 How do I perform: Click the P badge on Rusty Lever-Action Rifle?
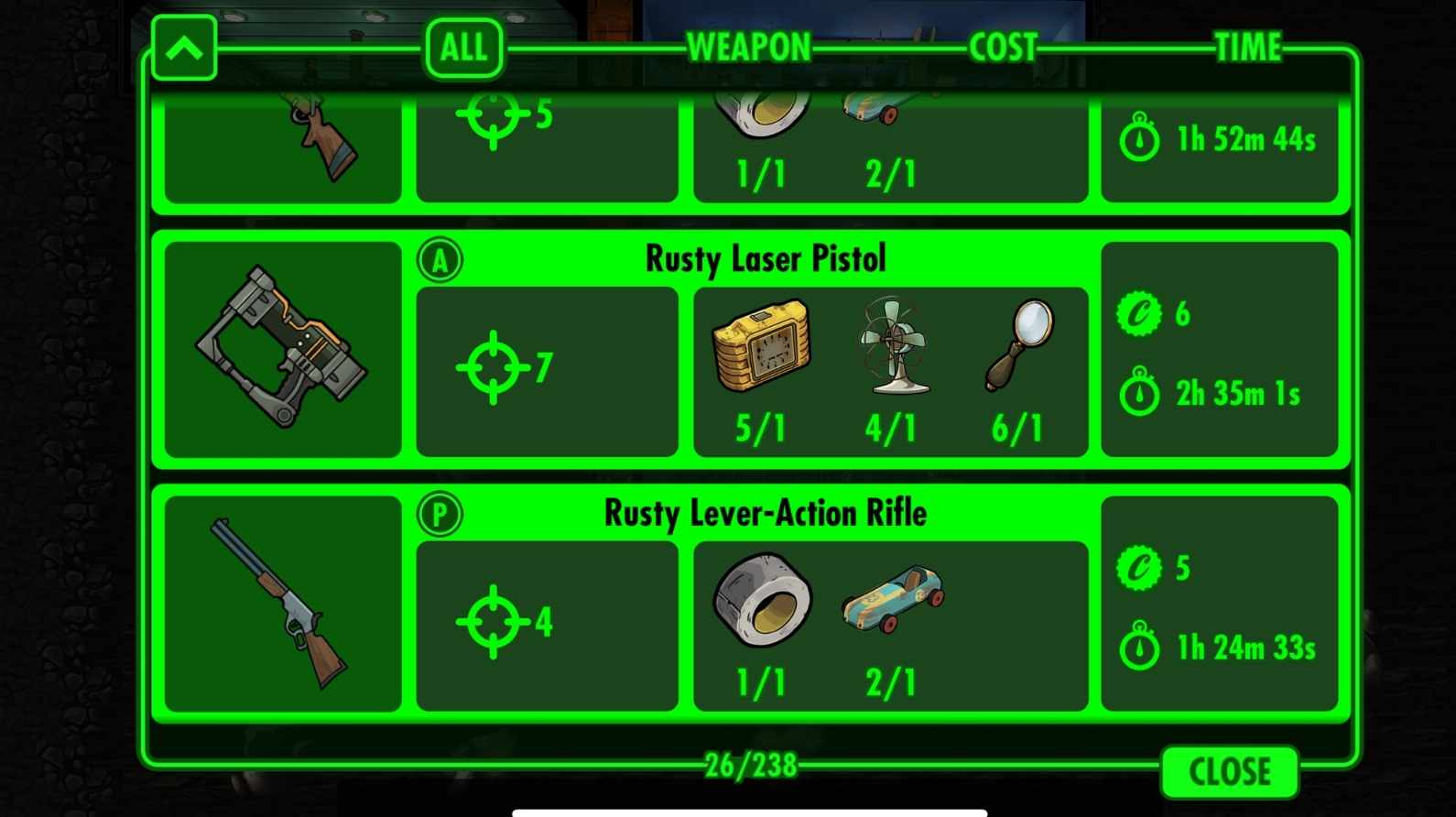tap(440, 515)
